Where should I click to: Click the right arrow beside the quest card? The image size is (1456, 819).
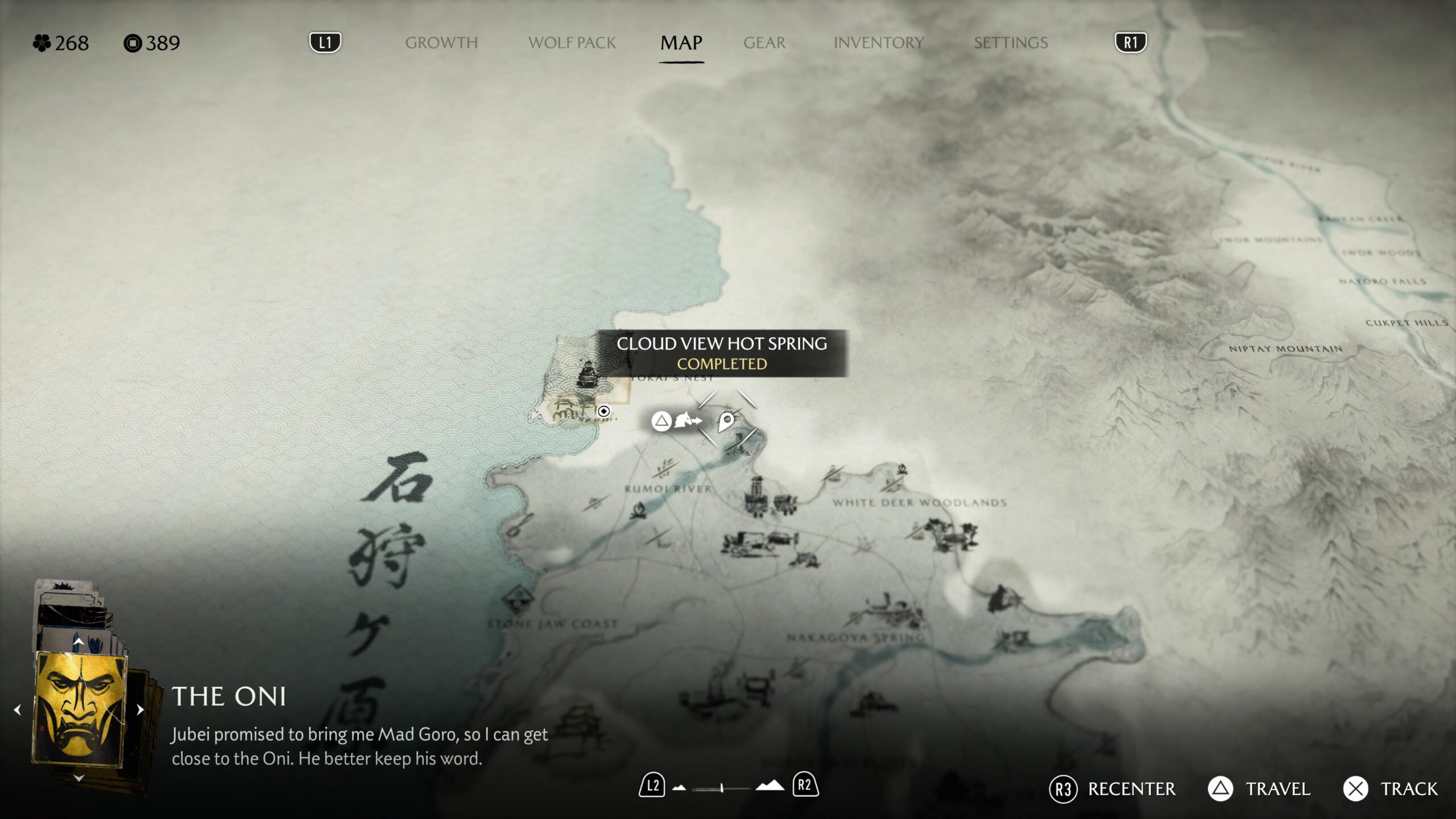click(x=140, y=709)
